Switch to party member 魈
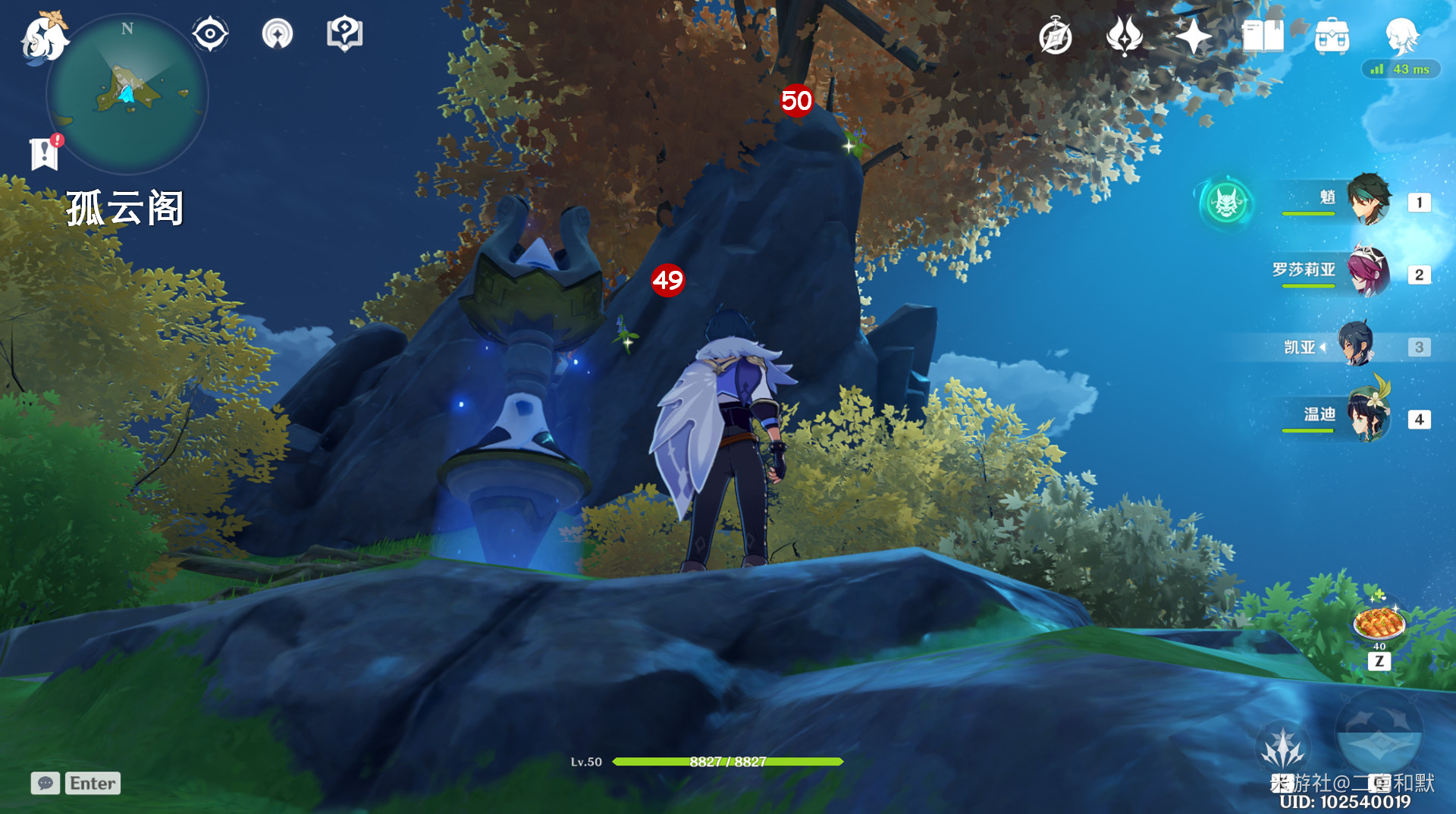This screenshot has width=1456, height=814. coord(1368,201)
